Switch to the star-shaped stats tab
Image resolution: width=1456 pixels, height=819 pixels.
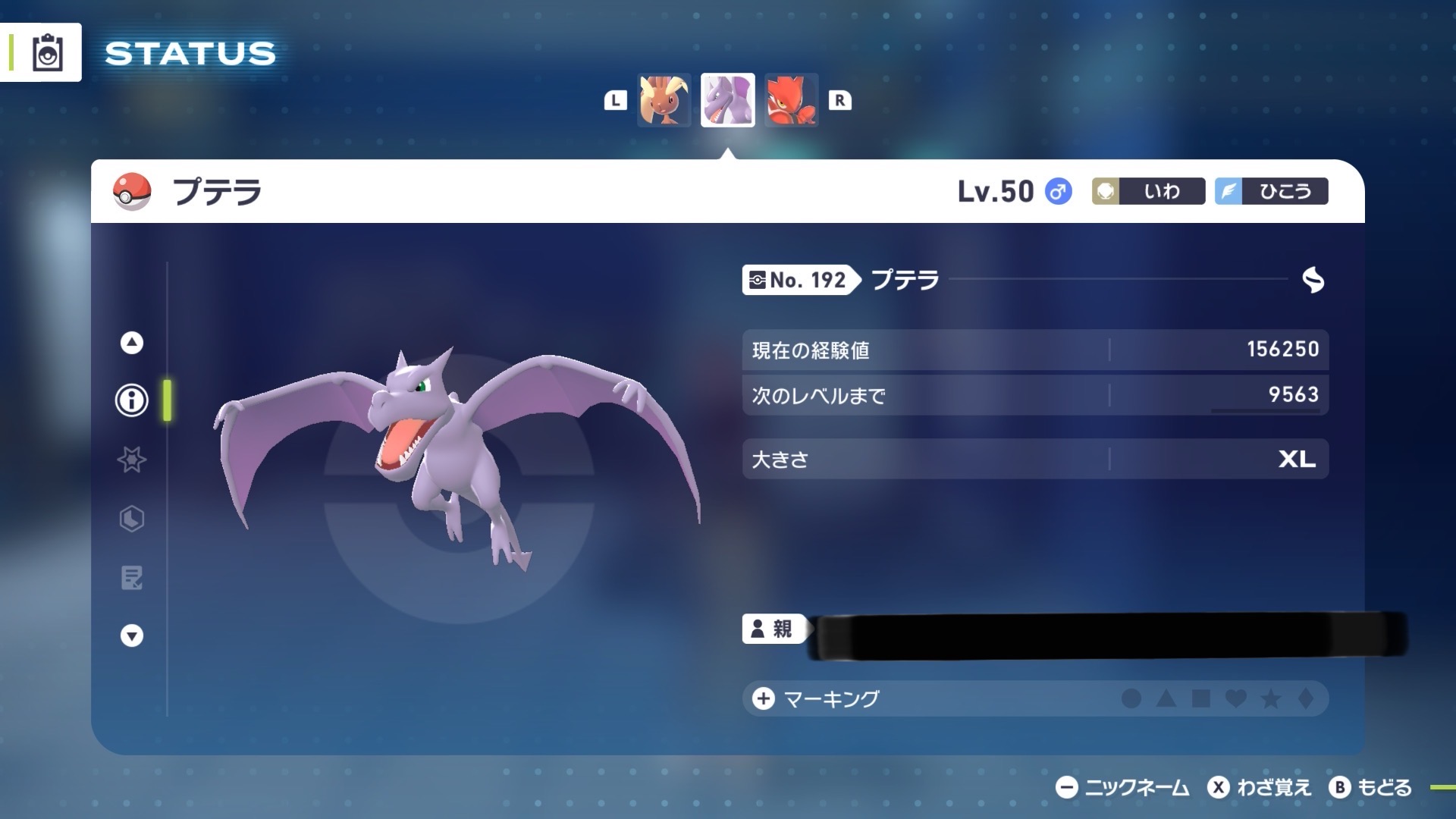(x=132, y=460)
